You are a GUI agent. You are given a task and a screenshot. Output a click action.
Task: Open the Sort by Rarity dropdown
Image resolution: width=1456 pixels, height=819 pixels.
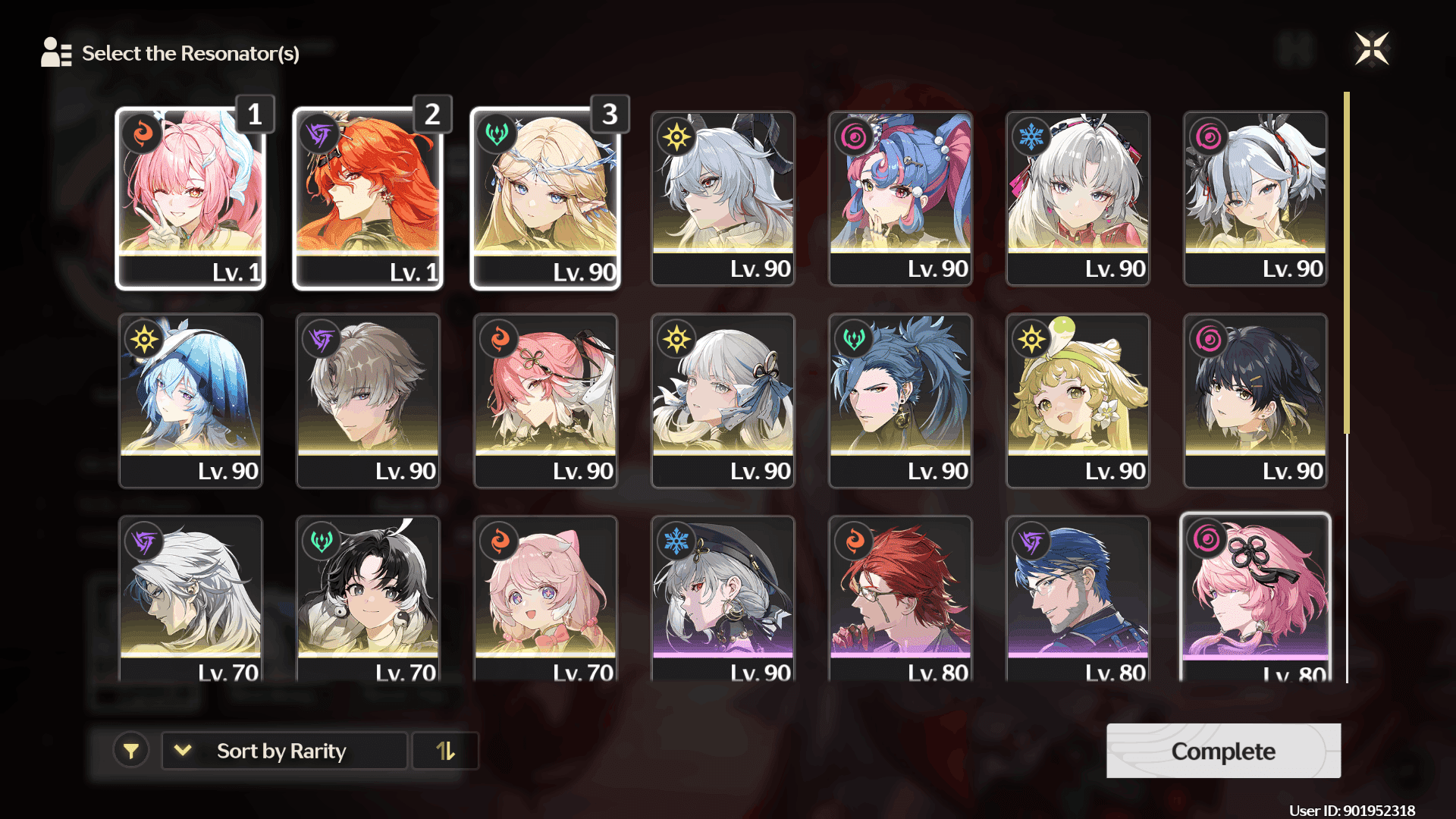point(284,751)
